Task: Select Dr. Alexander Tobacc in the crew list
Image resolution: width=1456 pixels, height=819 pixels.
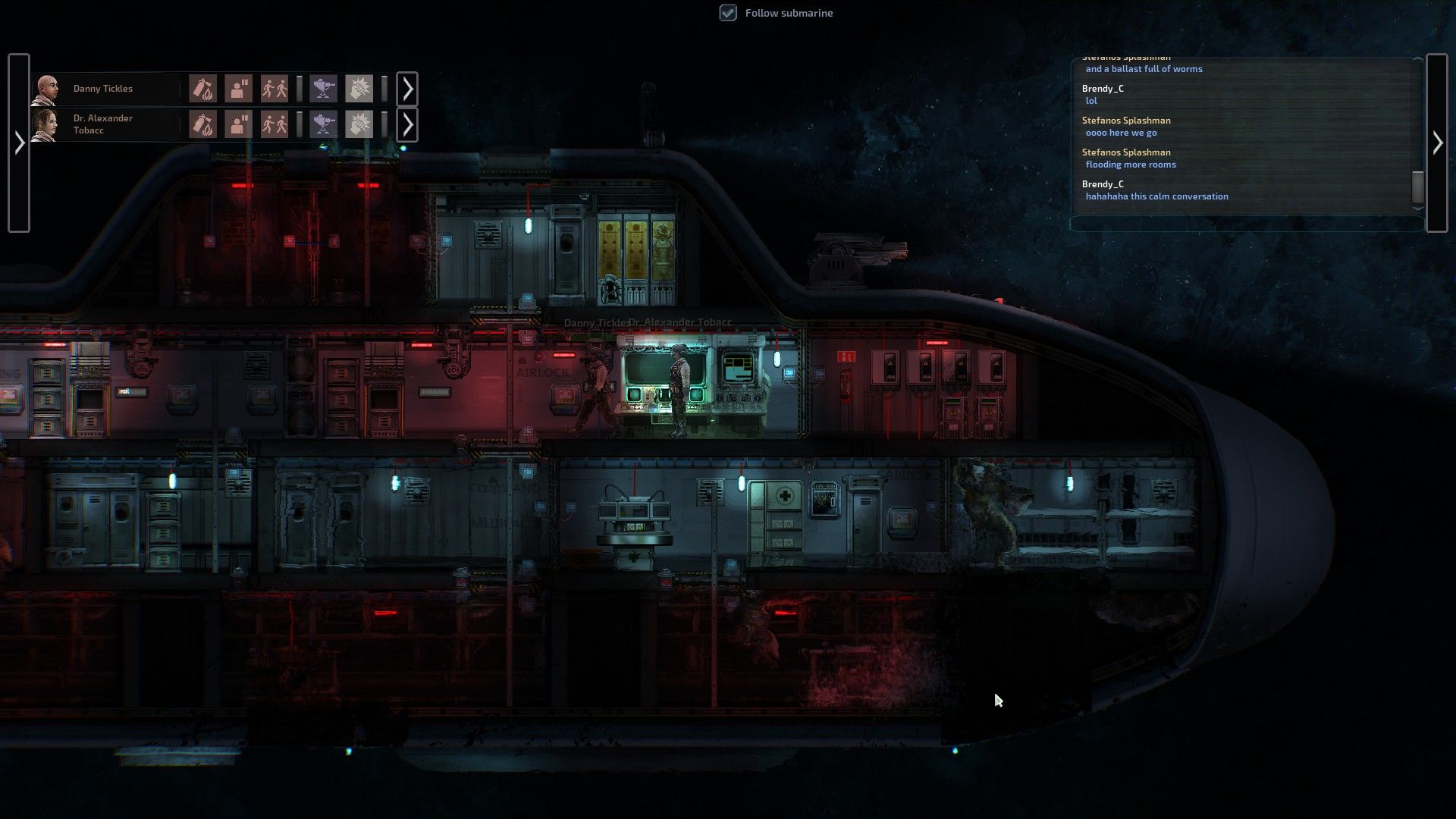Action: click(x=102, y=124)
